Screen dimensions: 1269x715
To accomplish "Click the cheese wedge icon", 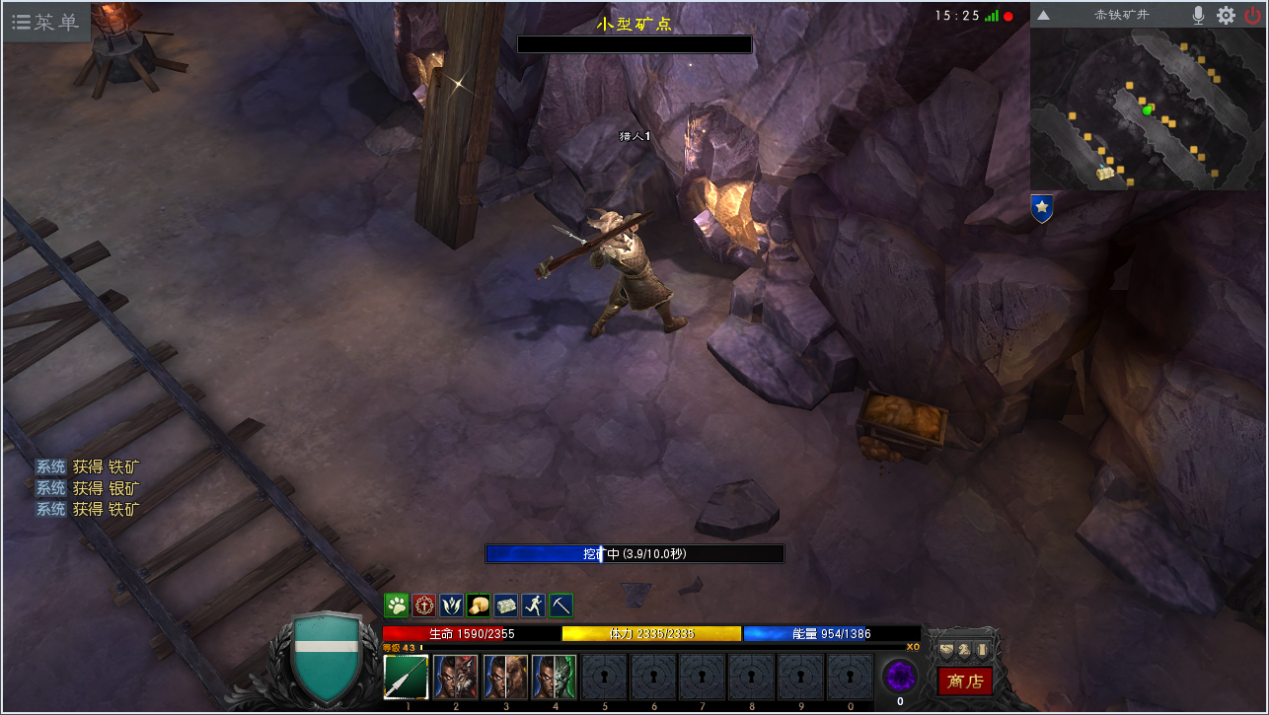I will pyautogui.click(x=478, y=605).
